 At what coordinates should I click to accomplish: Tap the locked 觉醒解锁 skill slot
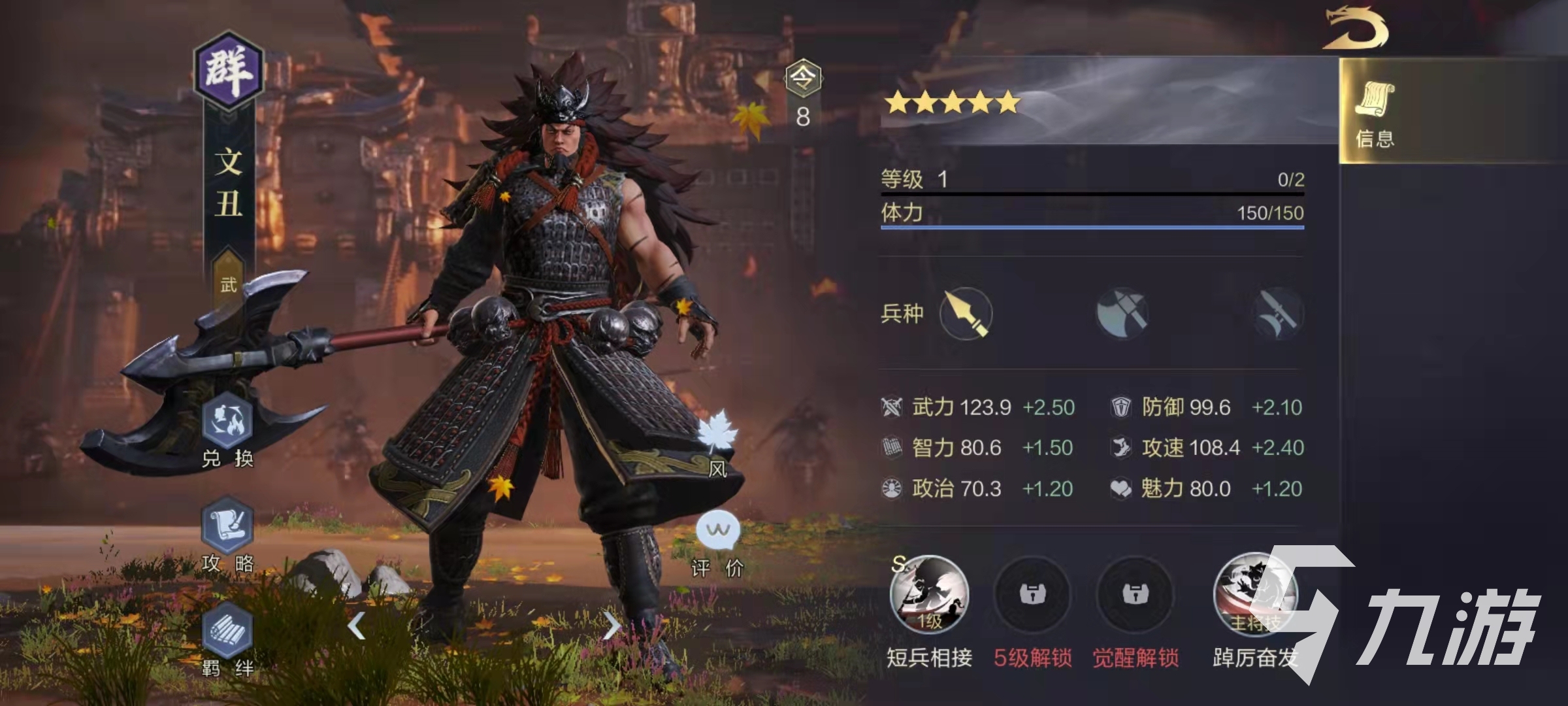click(x=1135, y=595)
